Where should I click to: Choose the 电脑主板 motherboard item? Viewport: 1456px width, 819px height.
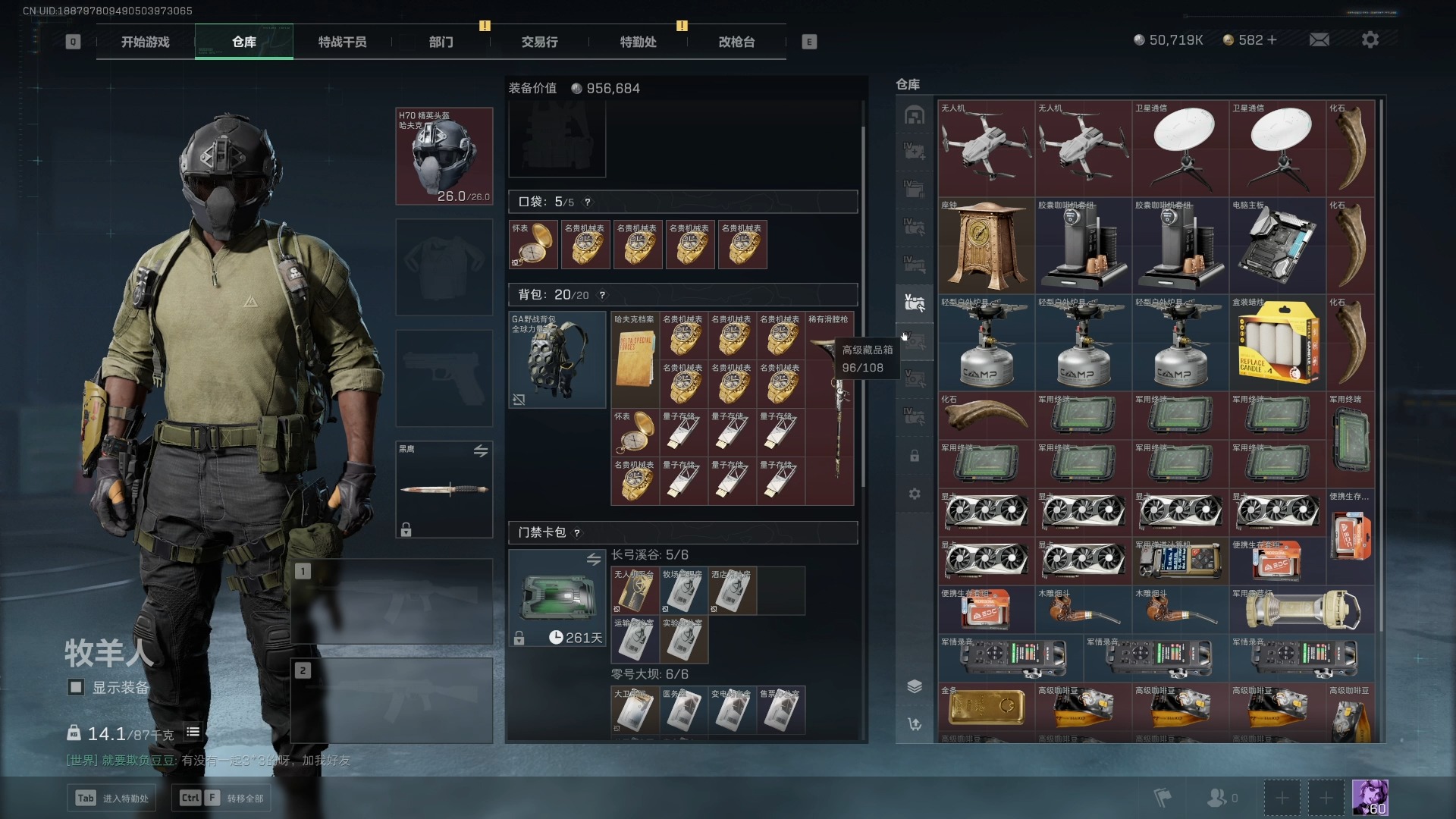[1277, 246]
